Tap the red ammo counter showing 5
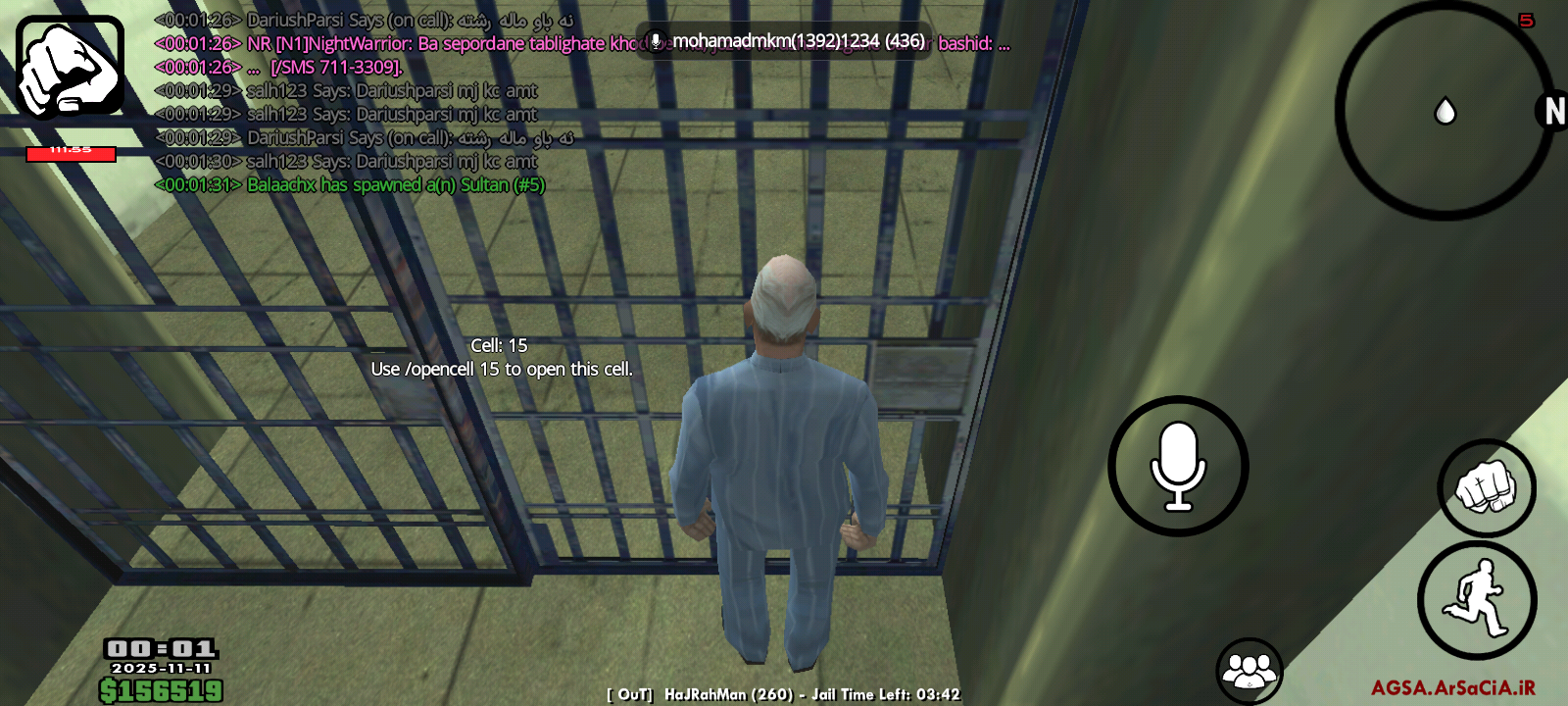The image size is (1568, 706). click(x=1525, y=18)
